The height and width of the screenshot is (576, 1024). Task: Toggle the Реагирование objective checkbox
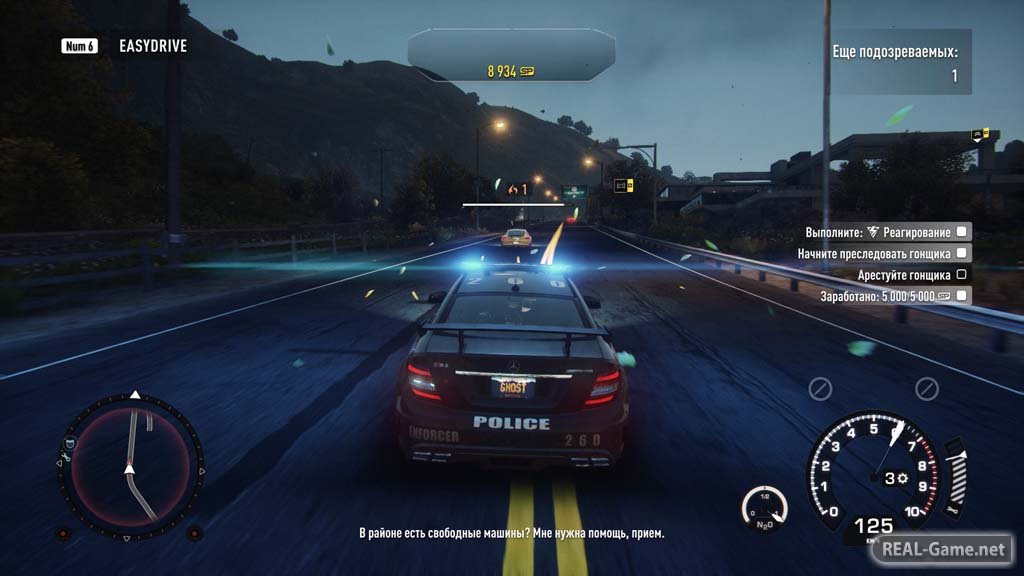click(961, 232)
